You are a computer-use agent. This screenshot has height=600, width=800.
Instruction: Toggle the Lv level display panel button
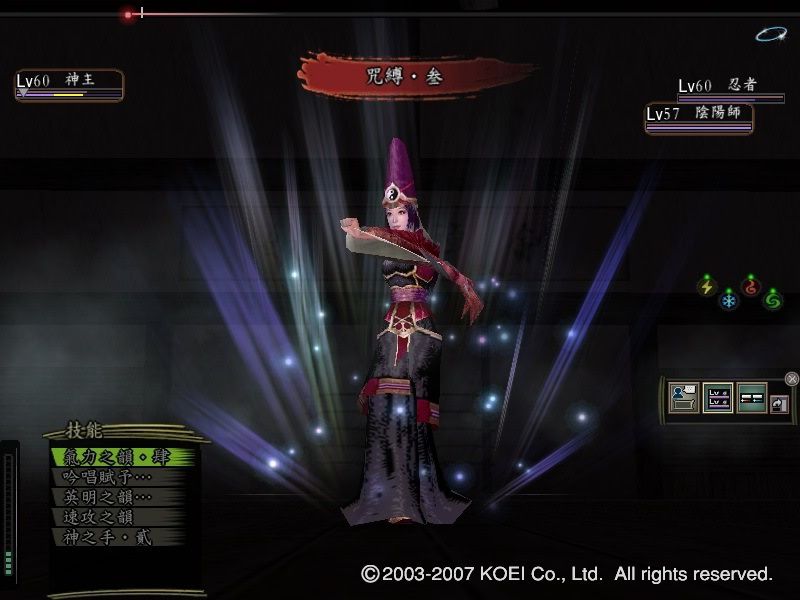coord(718,397)
